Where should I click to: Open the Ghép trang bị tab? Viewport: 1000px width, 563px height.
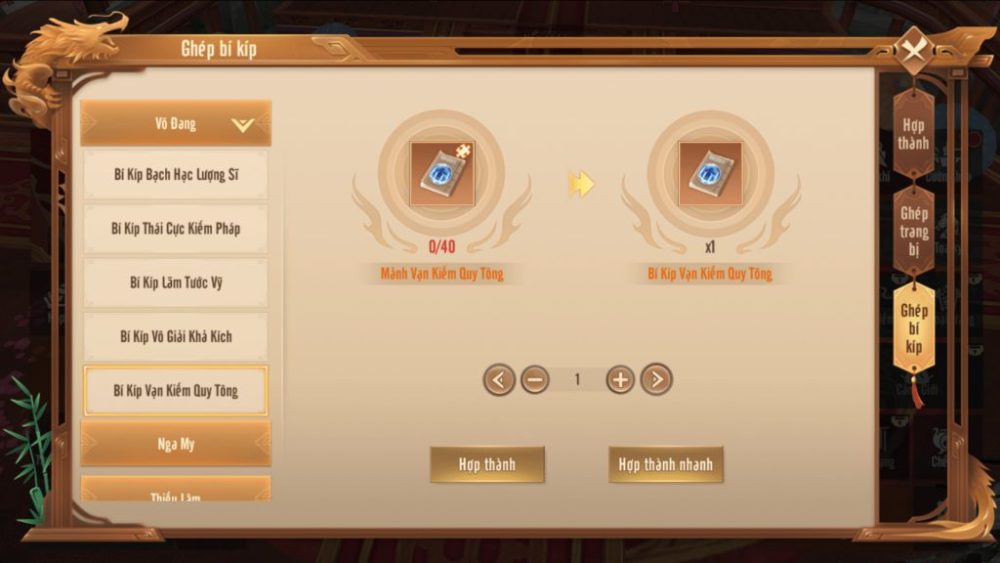[914, 231]
